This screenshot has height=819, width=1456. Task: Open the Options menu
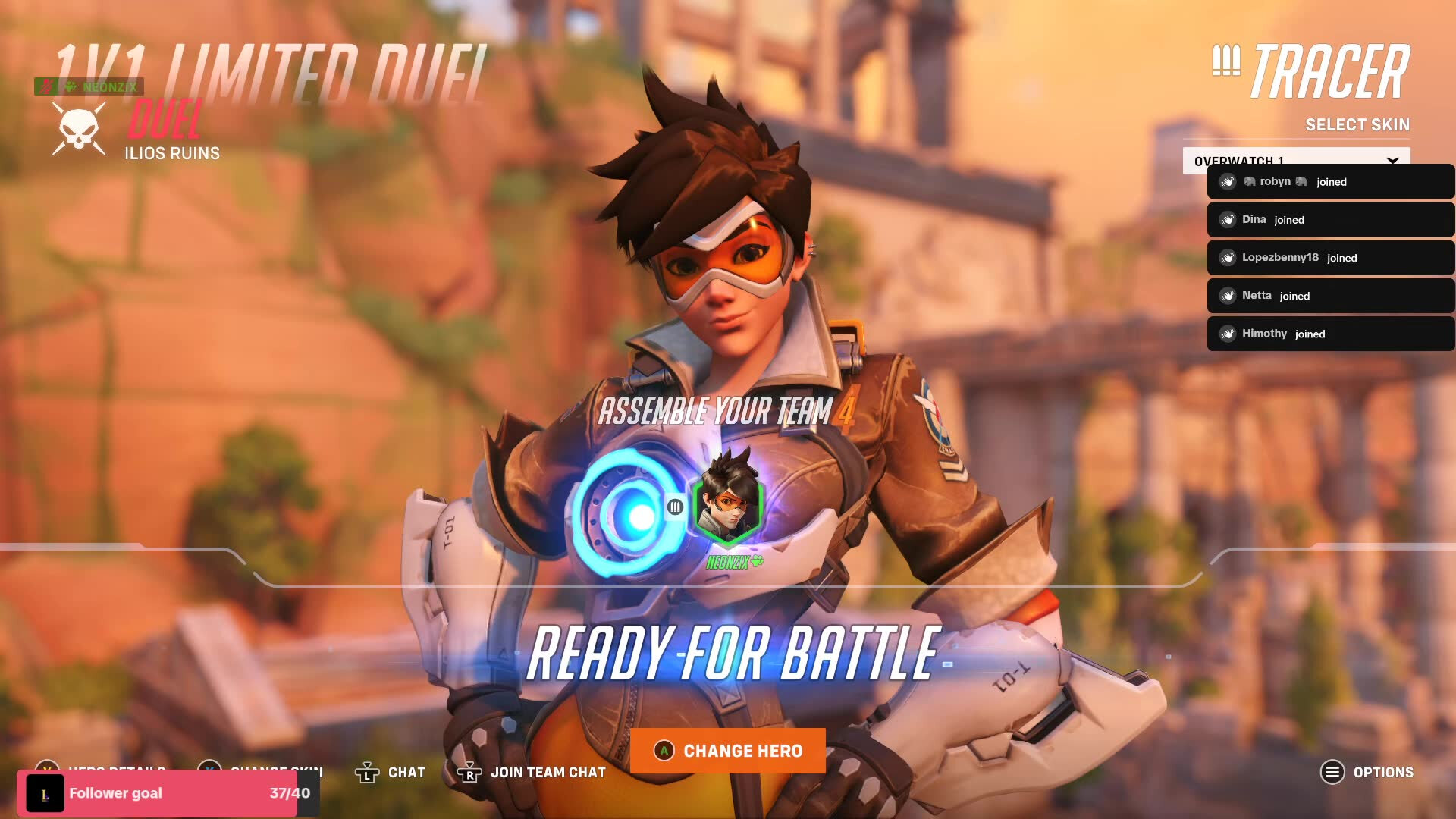click(x=1367, y=772)
